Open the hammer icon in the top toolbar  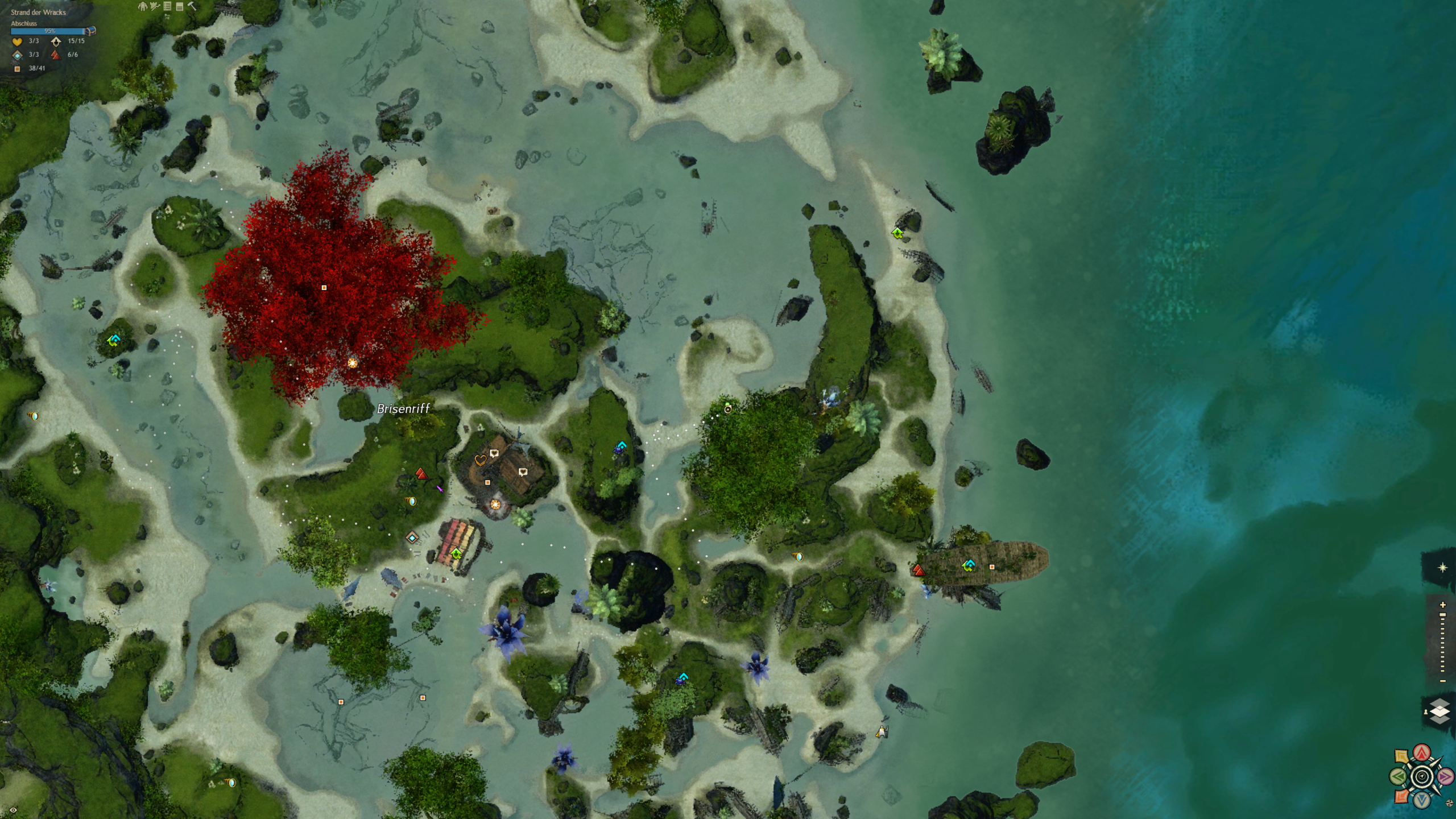[192, 6]
